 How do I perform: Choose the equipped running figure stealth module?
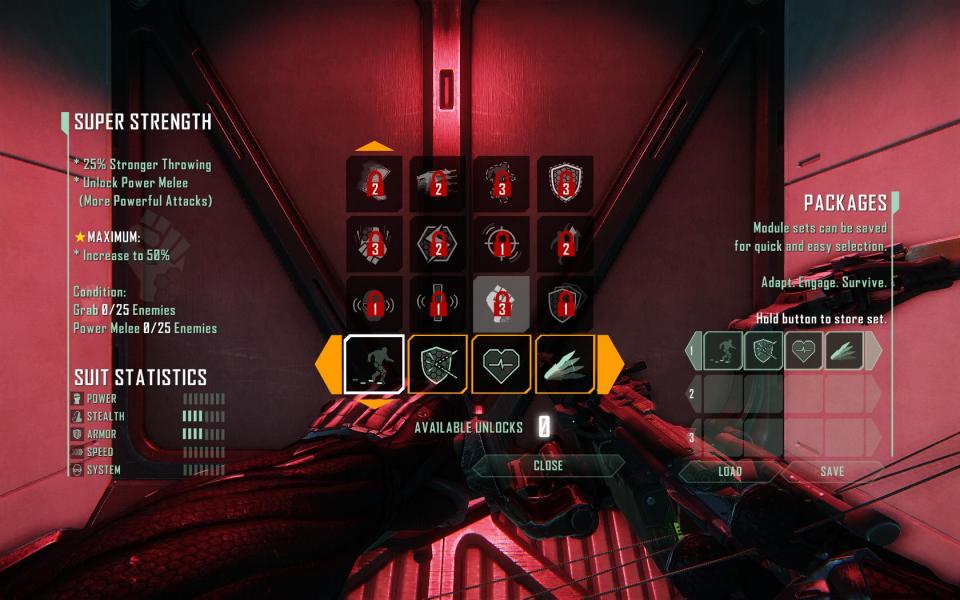tap(374, 364)
